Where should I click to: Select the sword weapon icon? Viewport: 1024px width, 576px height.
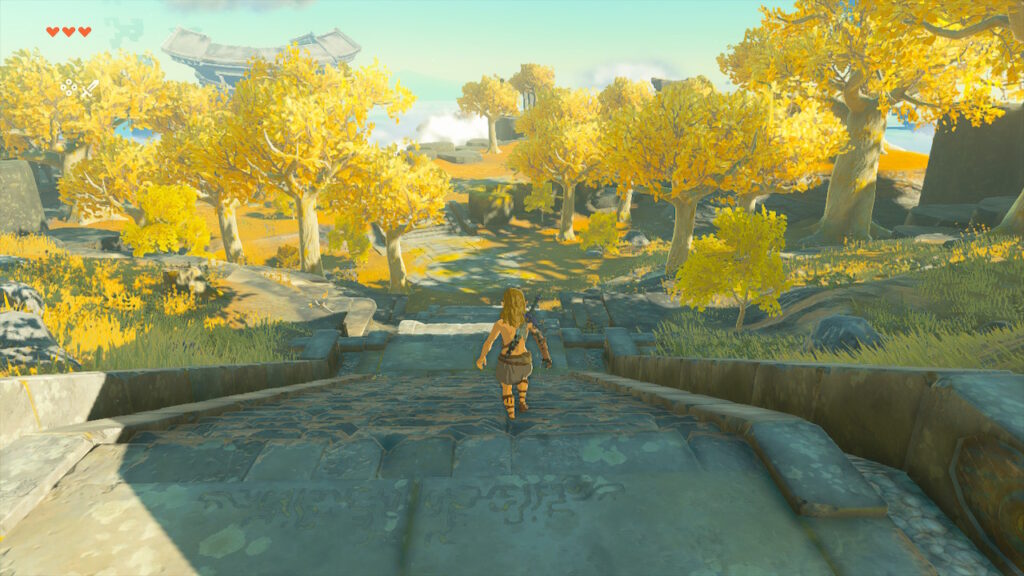tap(89, 88)
